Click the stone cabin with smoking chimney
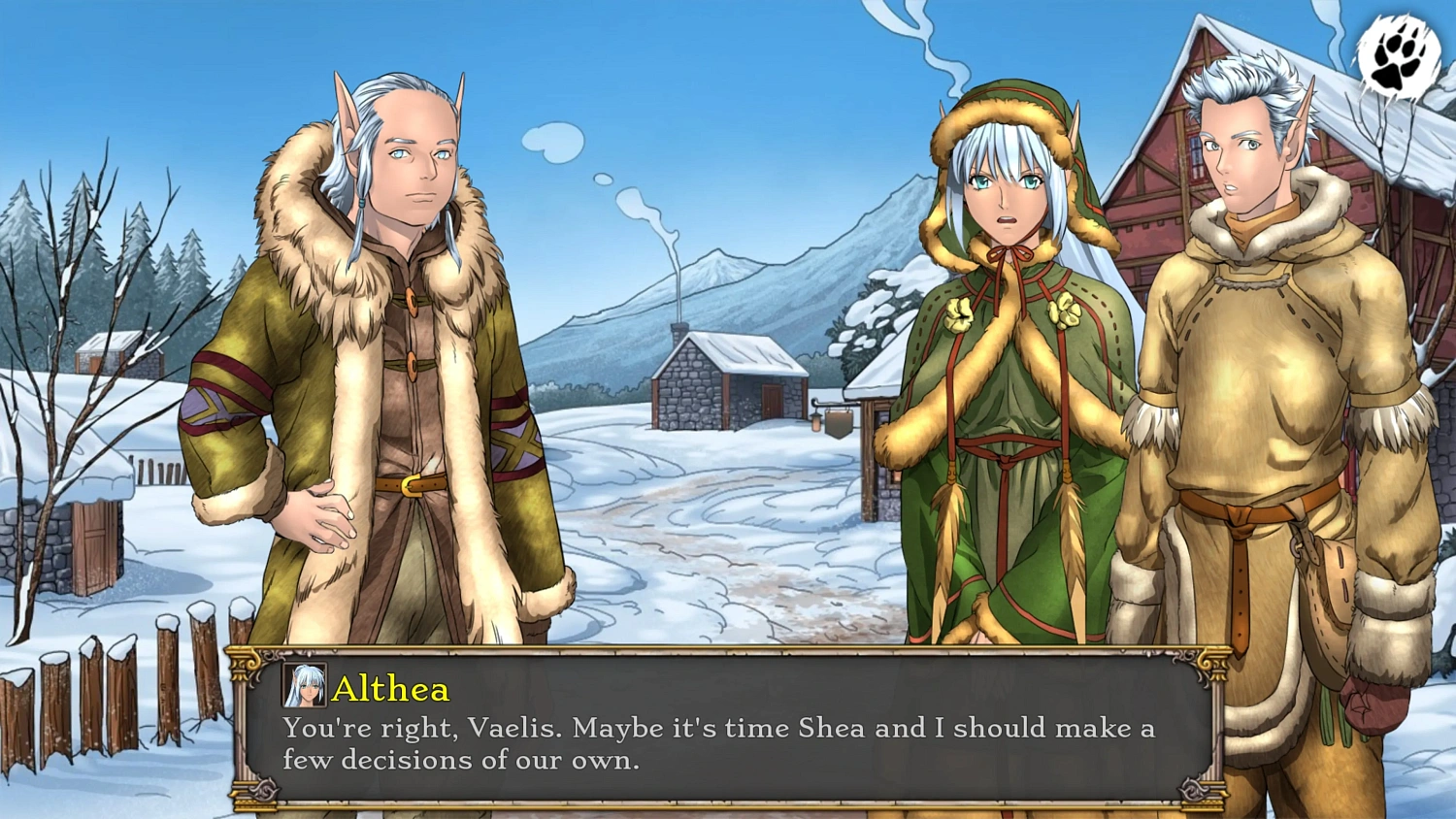The image size is (1456, 819). coord(728,383)
